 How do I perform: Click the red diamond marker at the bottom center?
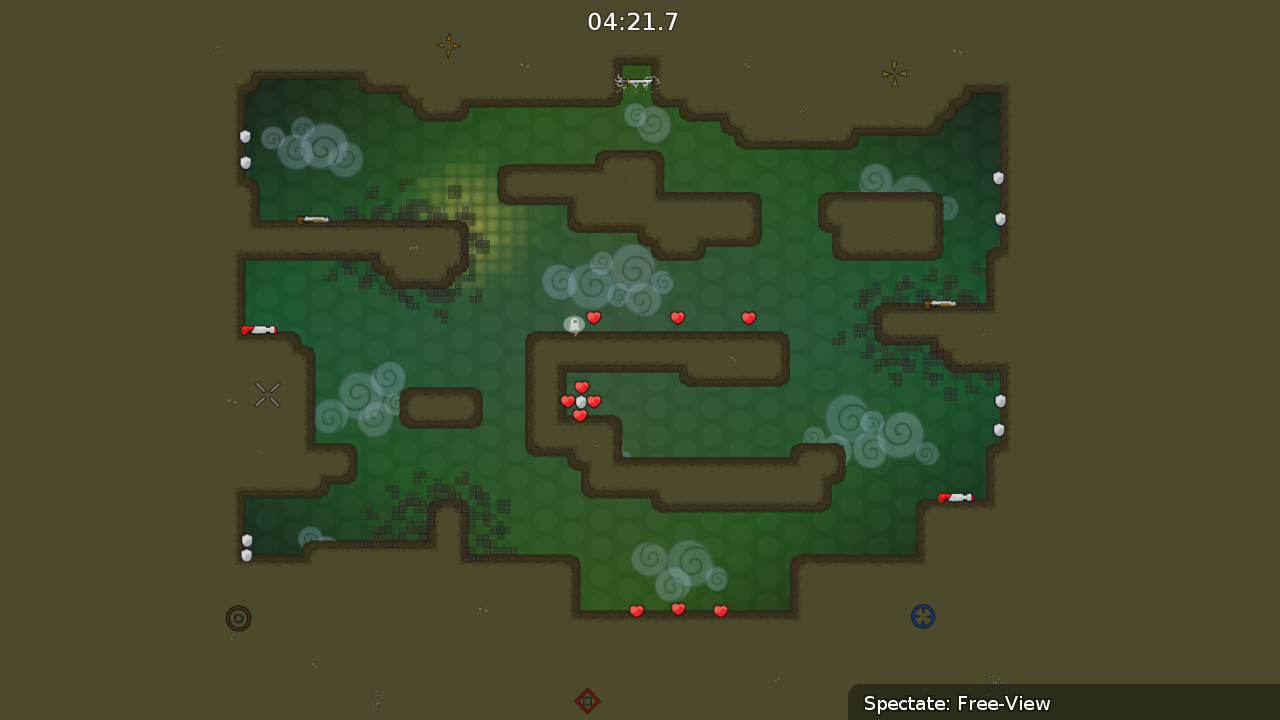click(588, 701)
